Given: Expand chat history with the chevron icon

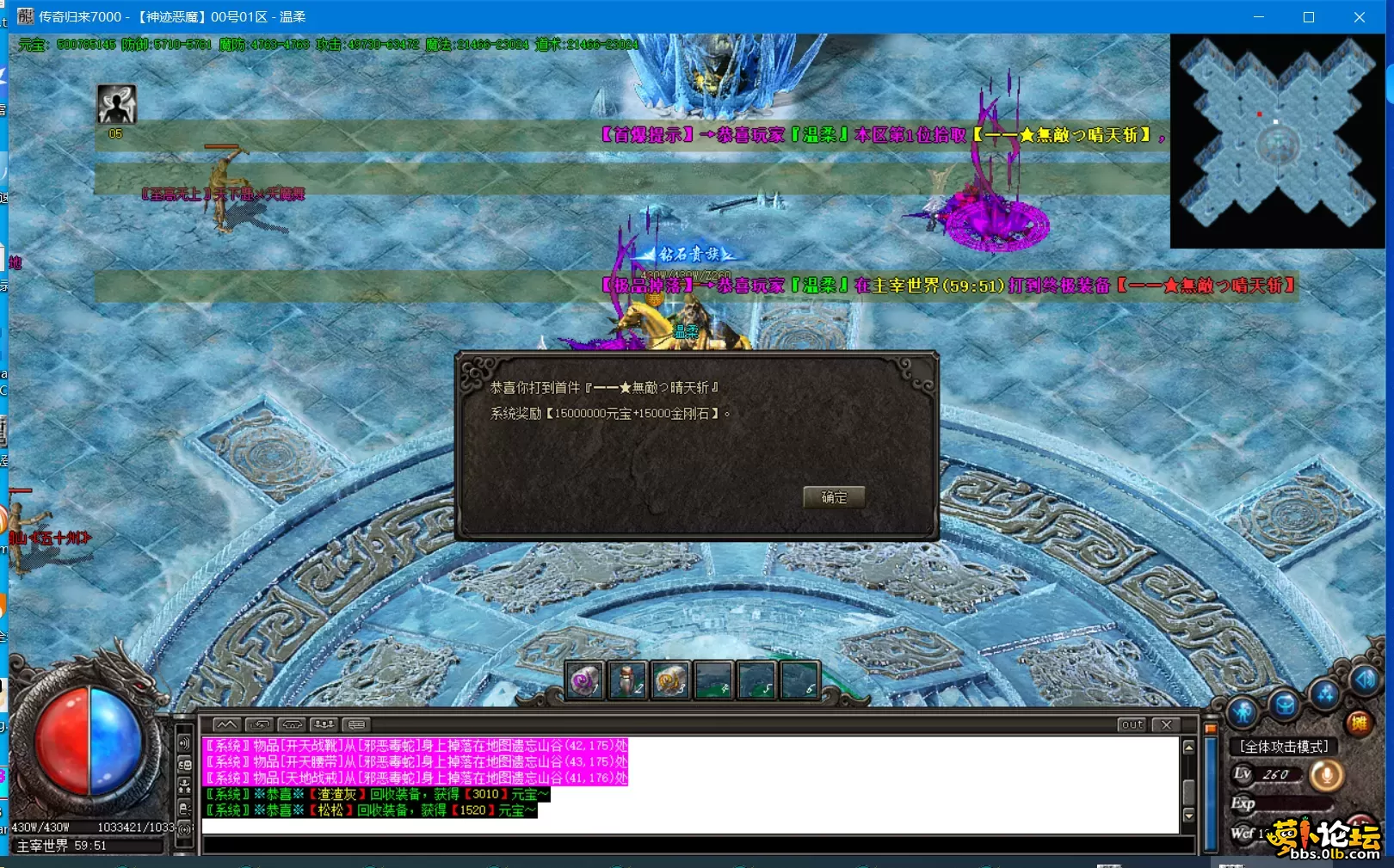Looking at the screenshot, I should [226, 726].
